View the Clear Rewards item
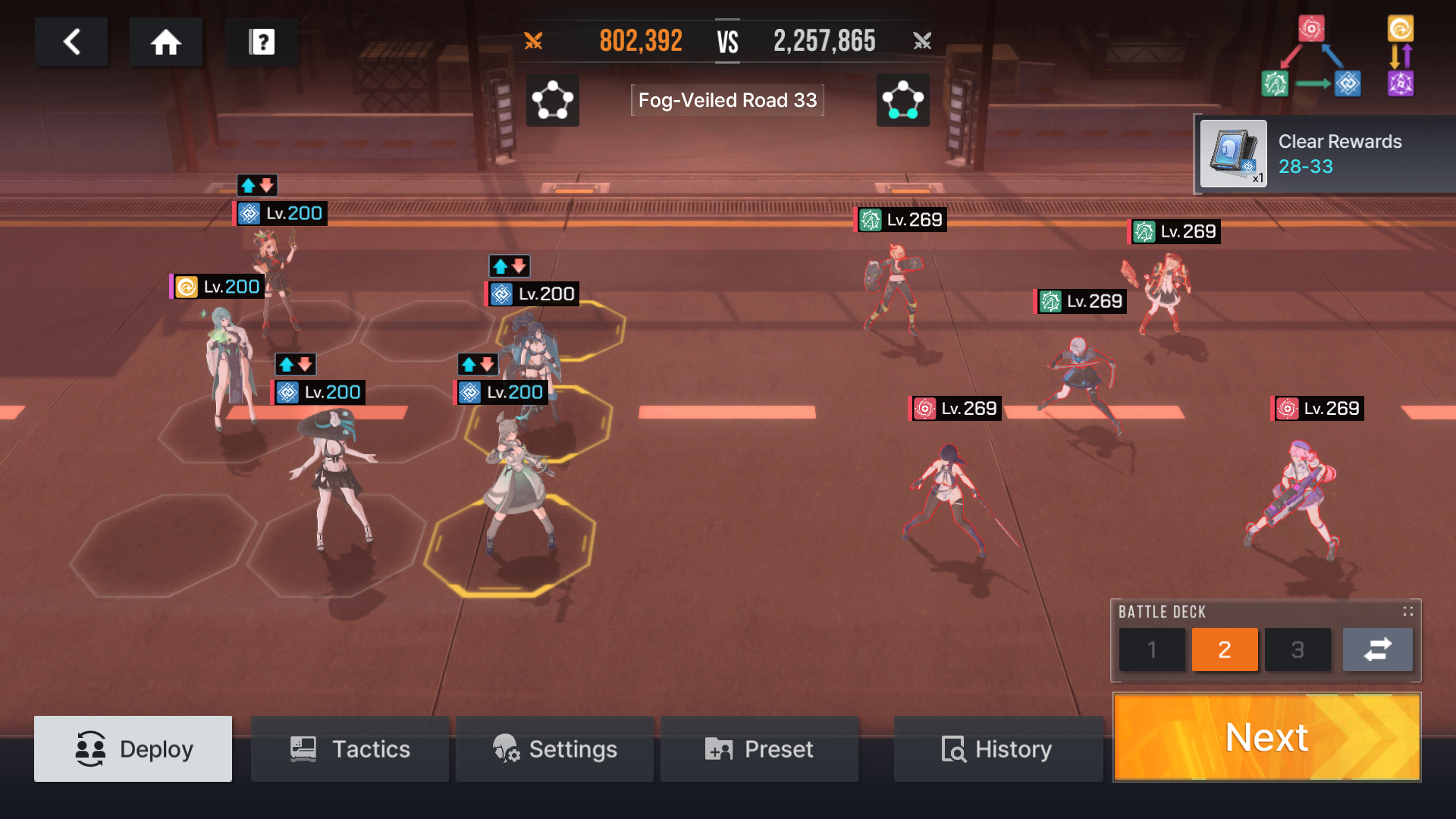This screenshot has height=819, width=1456. click(1234, 154)
